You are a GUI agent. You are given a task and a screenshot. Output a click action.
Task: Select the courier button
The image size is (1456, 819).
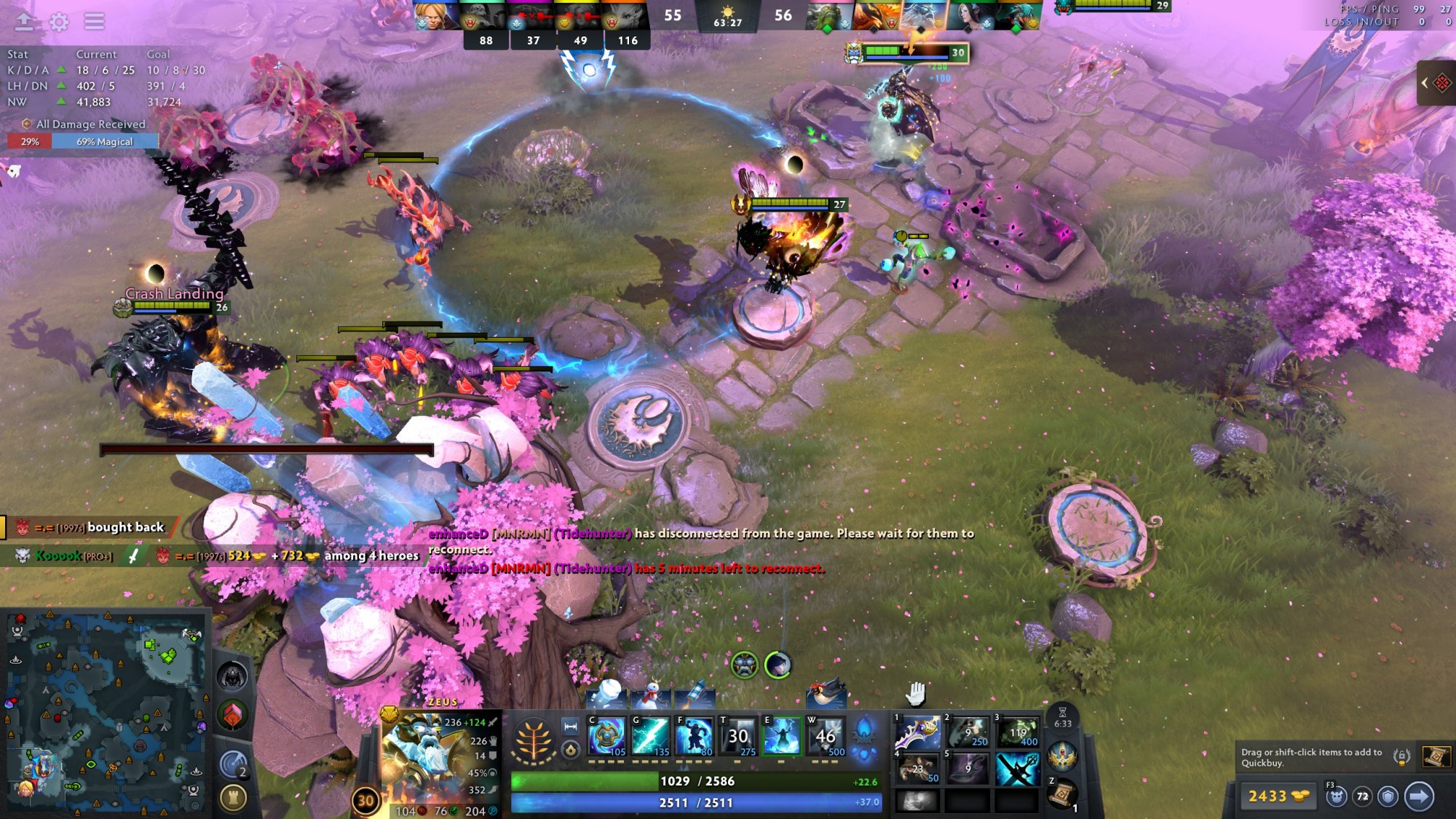coord(1336,796)
